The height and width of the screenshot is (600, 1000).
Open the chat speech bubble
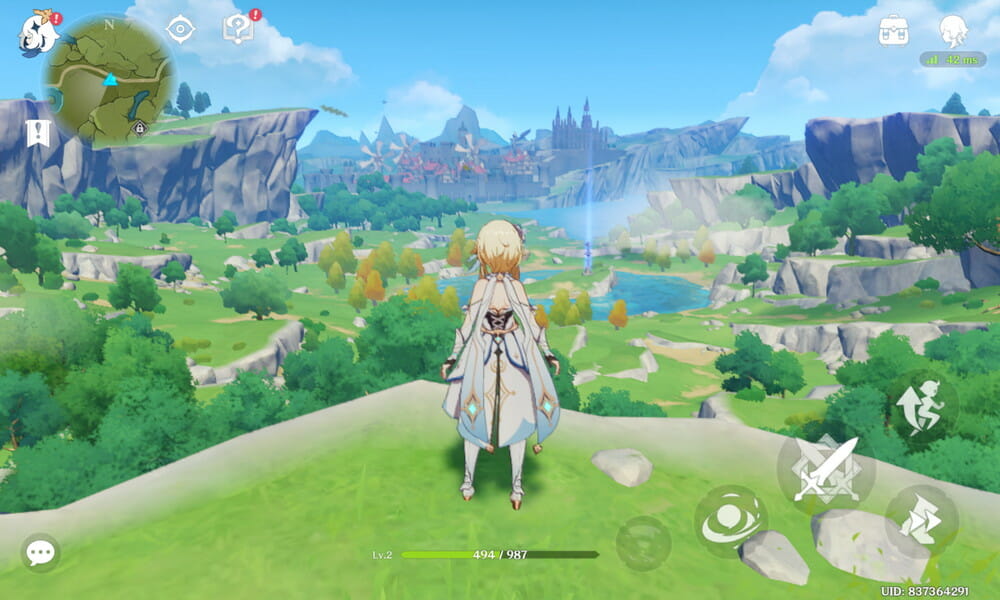point(40,552)
